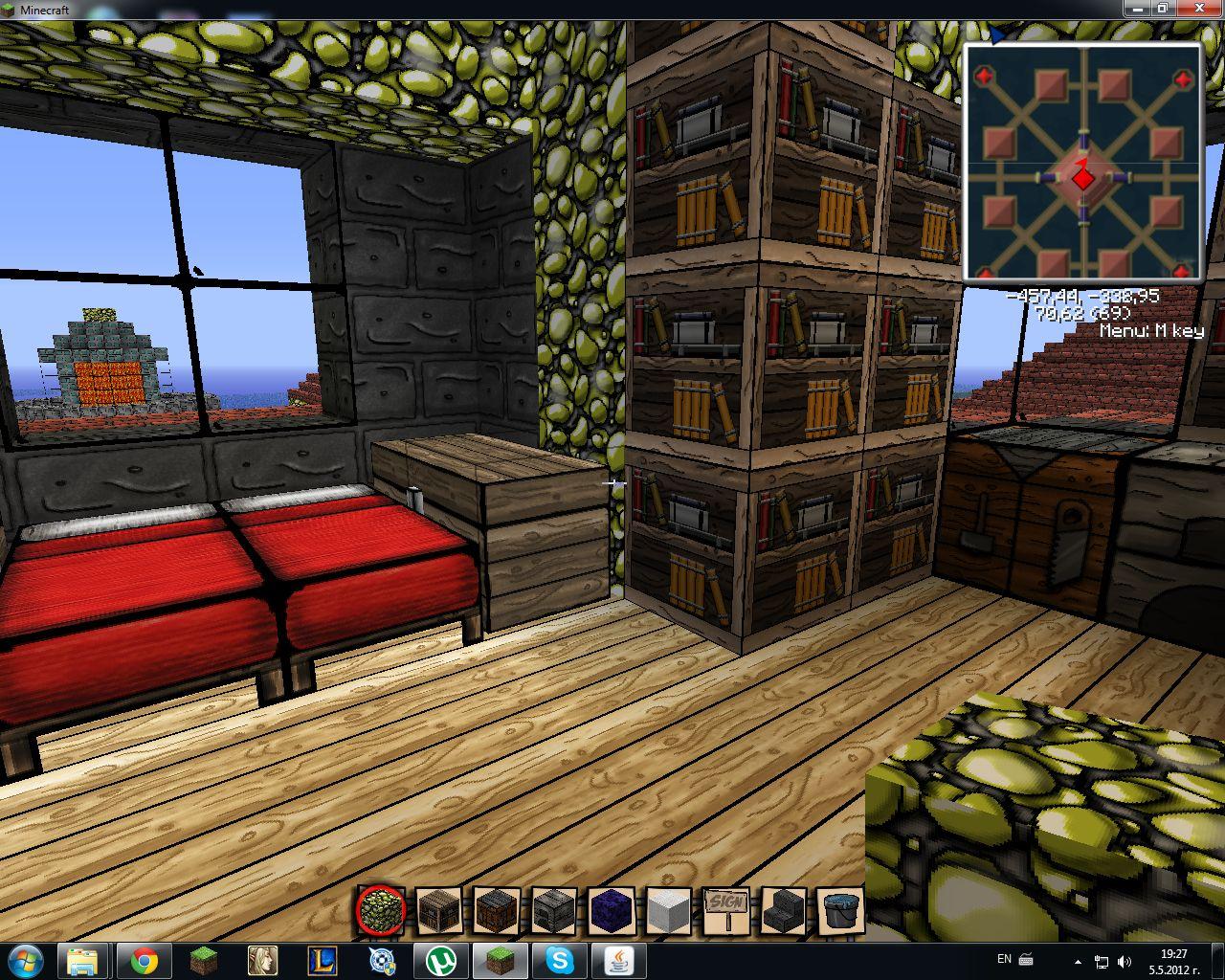Viewport: 1225px width, 980px height.
Task: Select the white block hotbar slot
Action: pos(668,910)
